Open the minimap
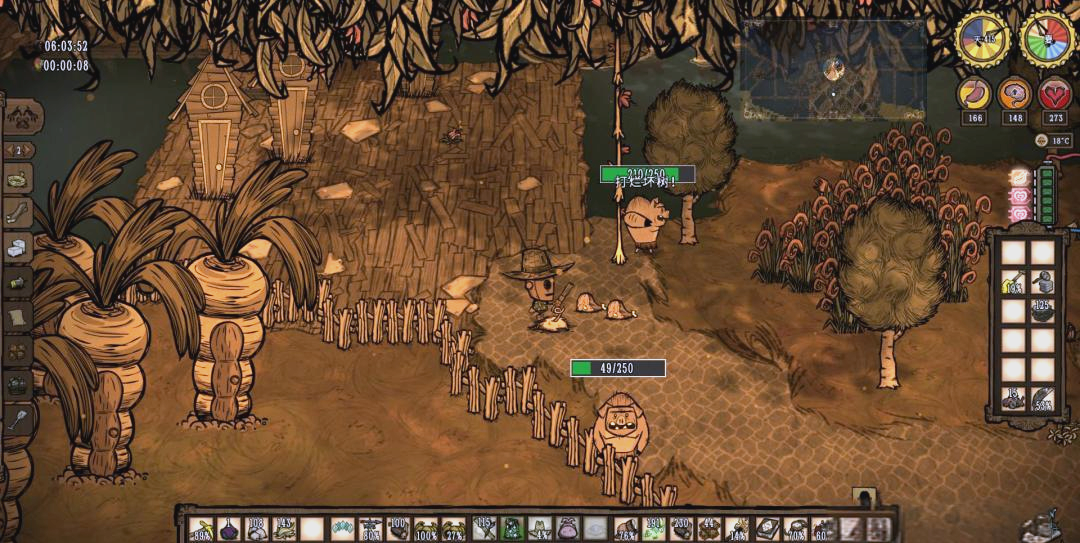1080x543 pixels. click(x=833, y=70)
